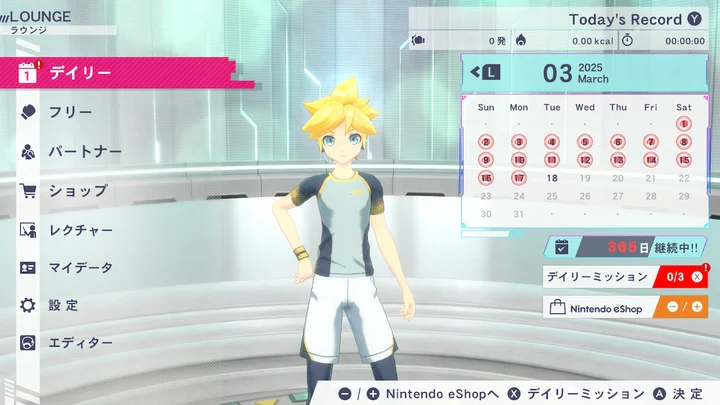Select the レクチャー lecture entry
720x405 pixels.
[80, 229]
